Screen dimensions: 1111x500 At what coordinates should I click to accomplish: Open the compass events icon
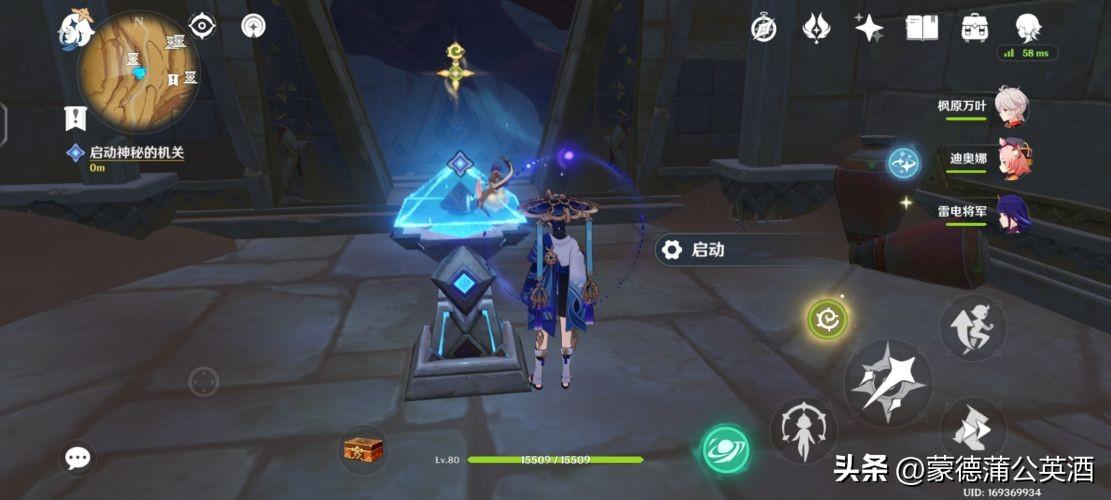pyautogui.click(x=764, y=29)
